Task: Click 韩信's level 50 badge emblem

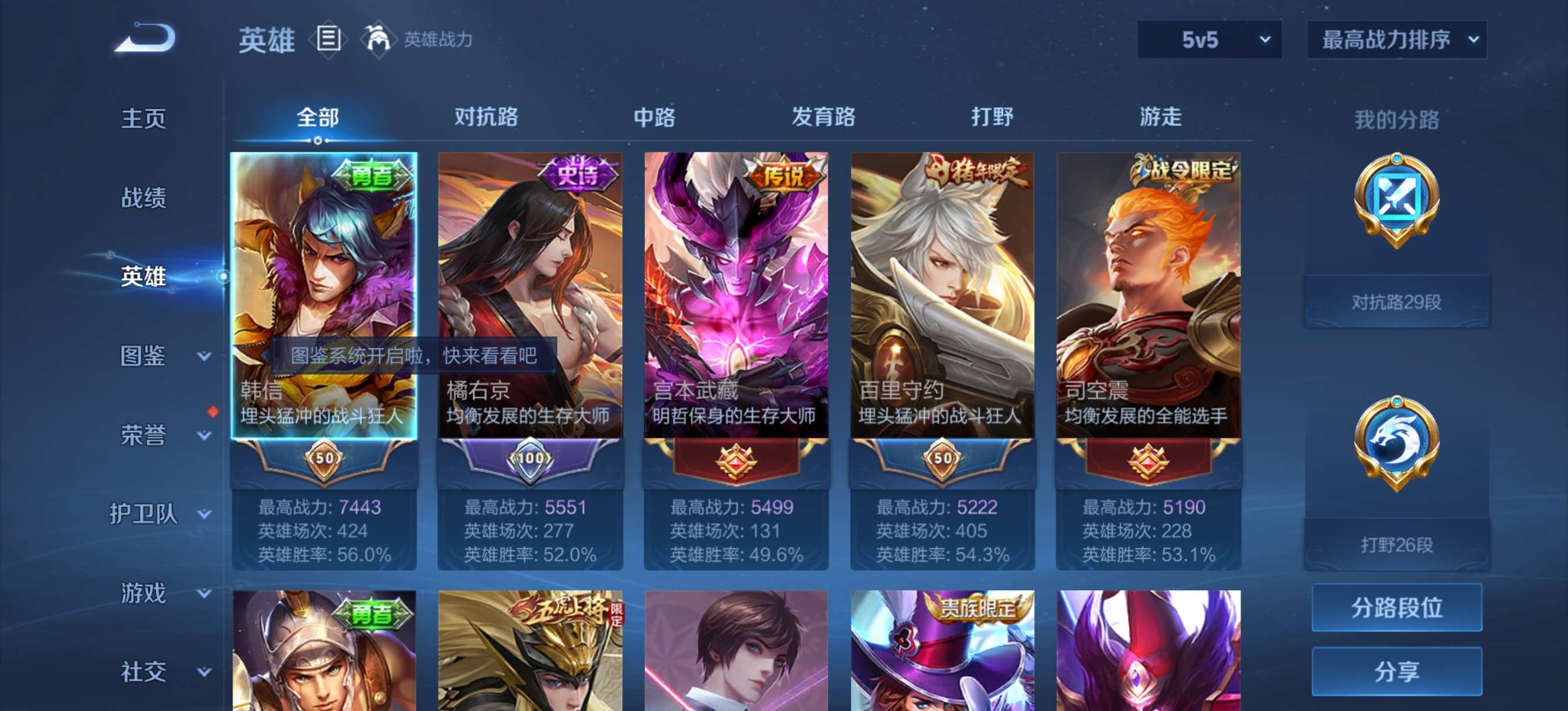Action: tap(323, 459)
